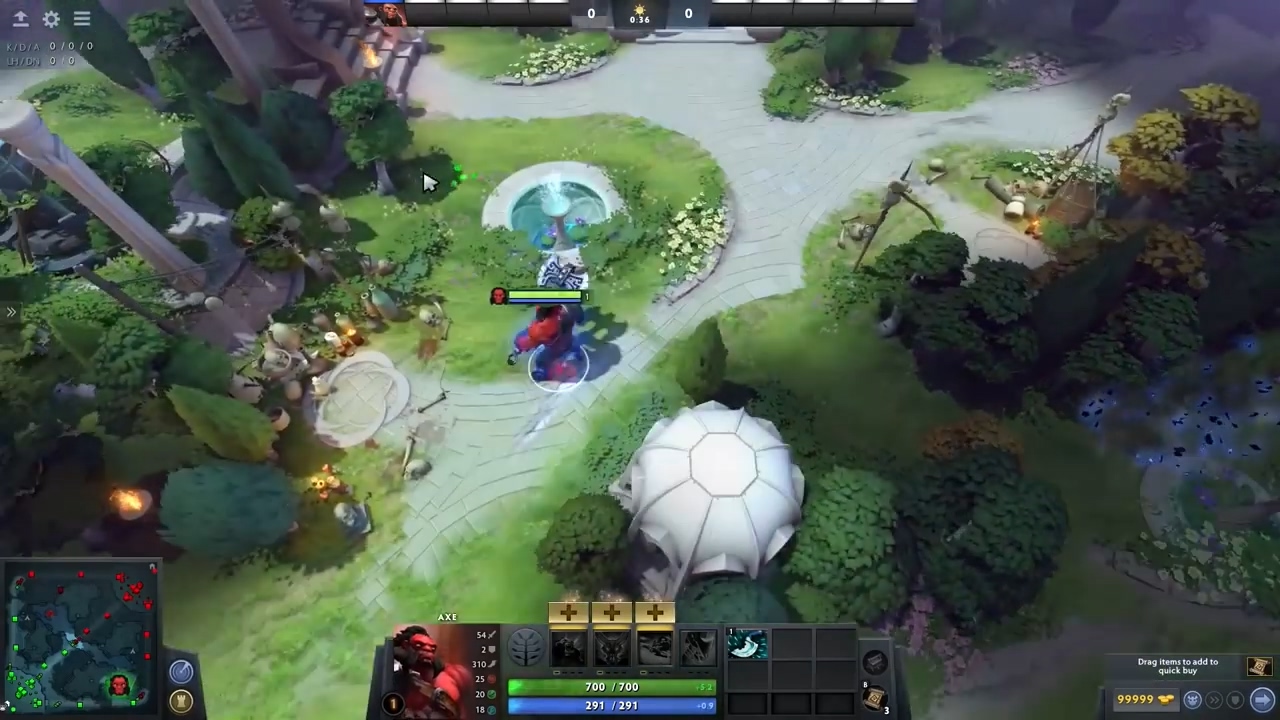1280x720 pixels.
Task: Select Axe's Culling Blade ability
Action: coord(698,648)
